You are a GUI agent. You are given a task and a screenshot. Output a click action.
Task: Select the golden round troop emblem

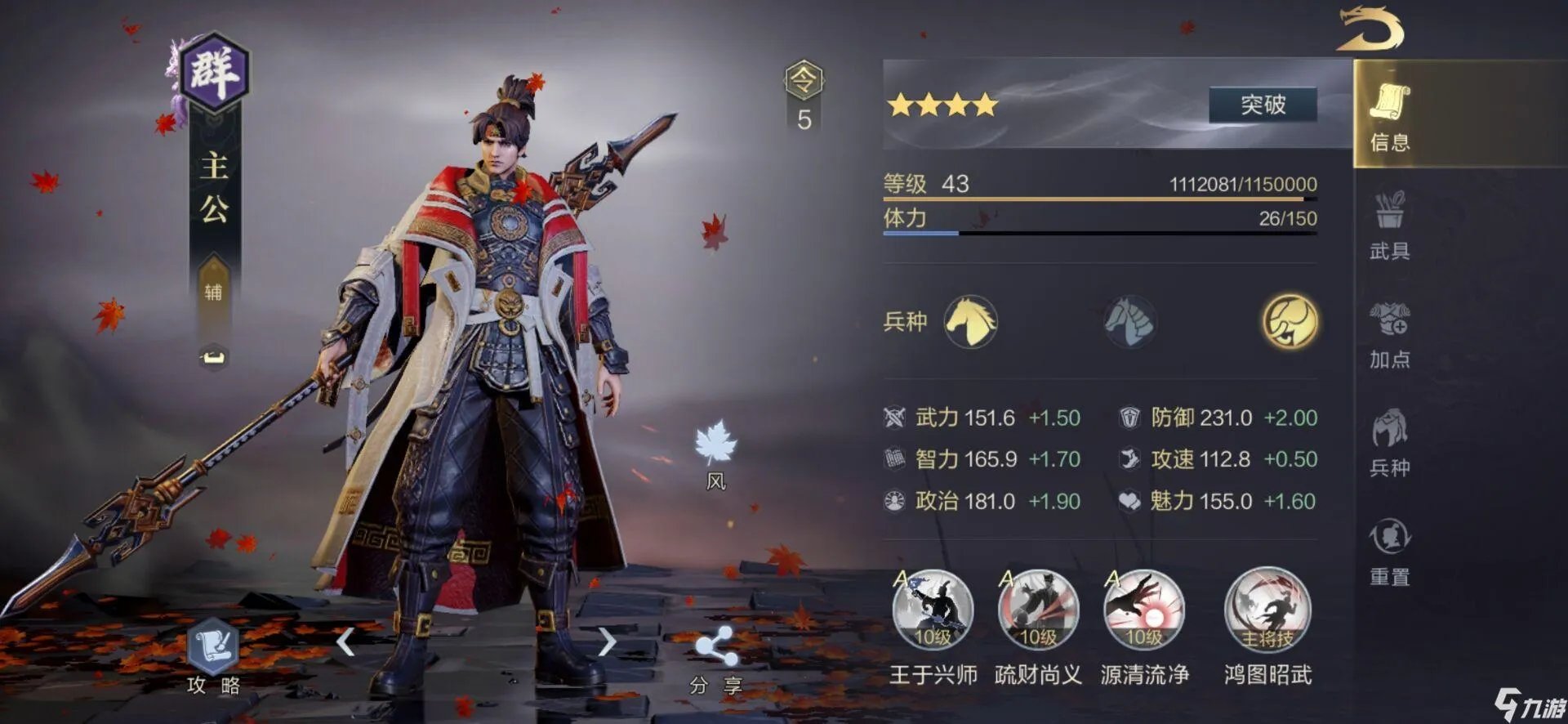pos(1290,321)
